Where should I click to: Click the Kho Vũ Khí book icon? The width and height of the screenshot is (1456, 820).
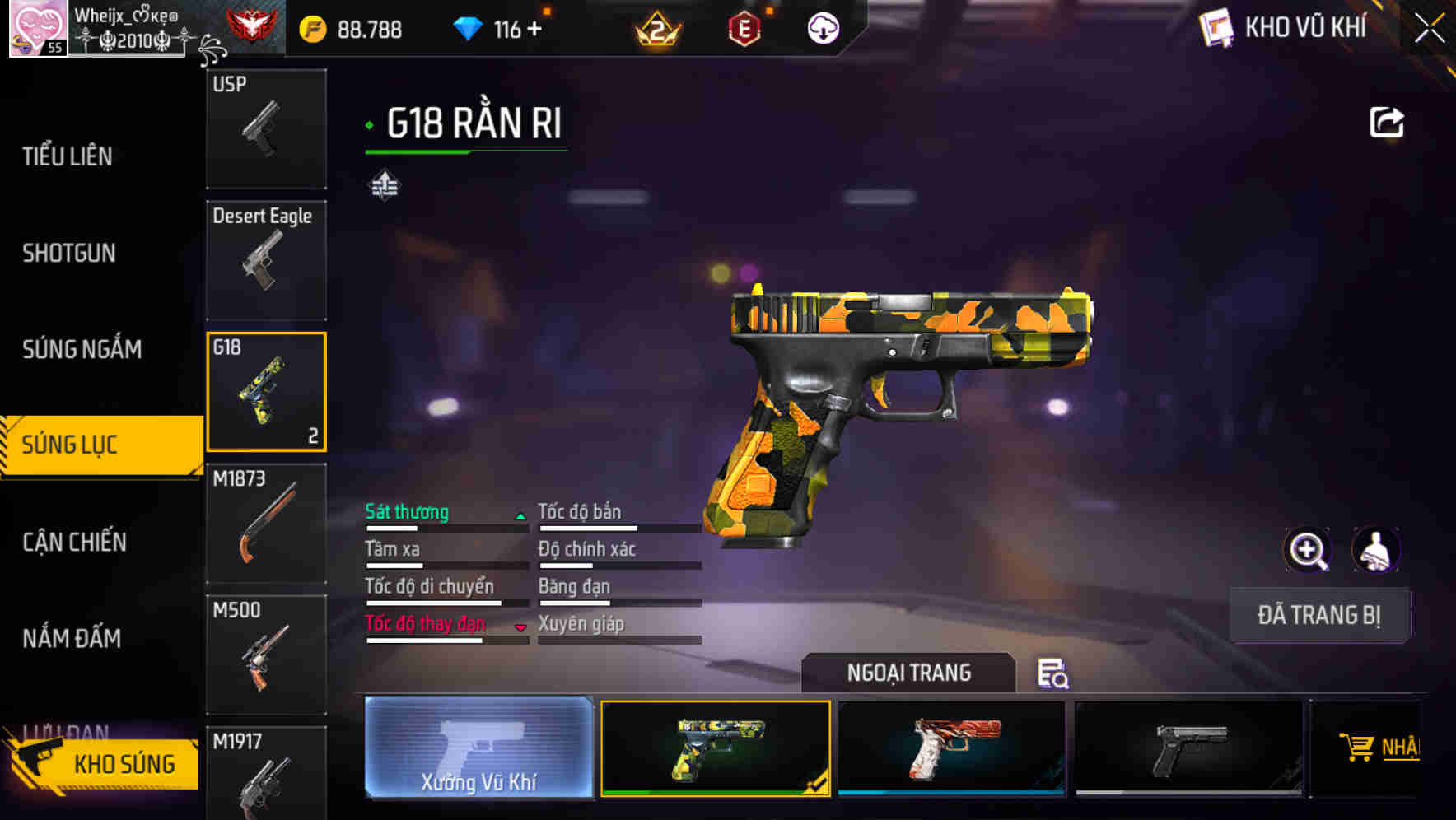(1215, 28)
